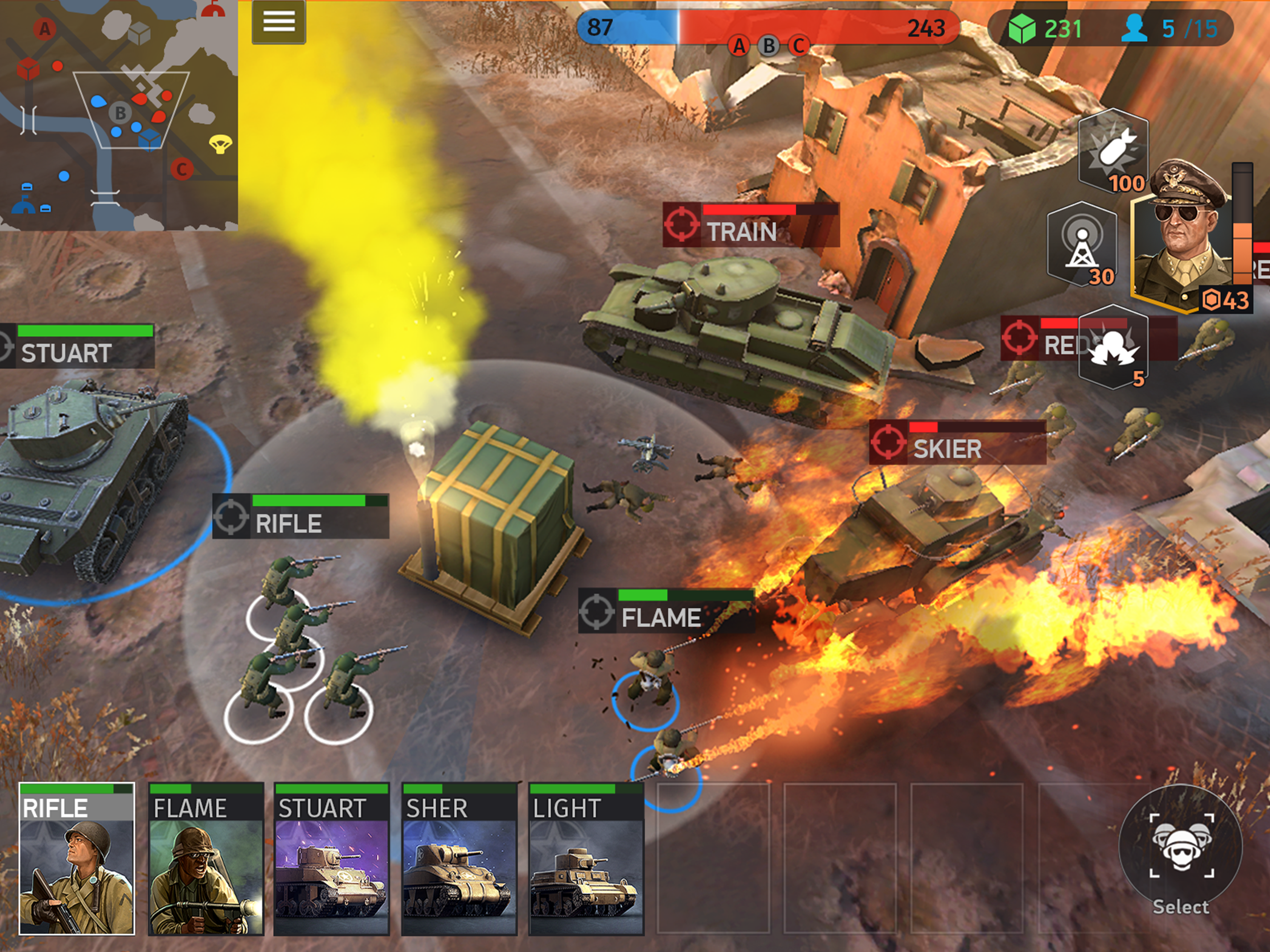Click the battlefield minimap

coord(119,115)
